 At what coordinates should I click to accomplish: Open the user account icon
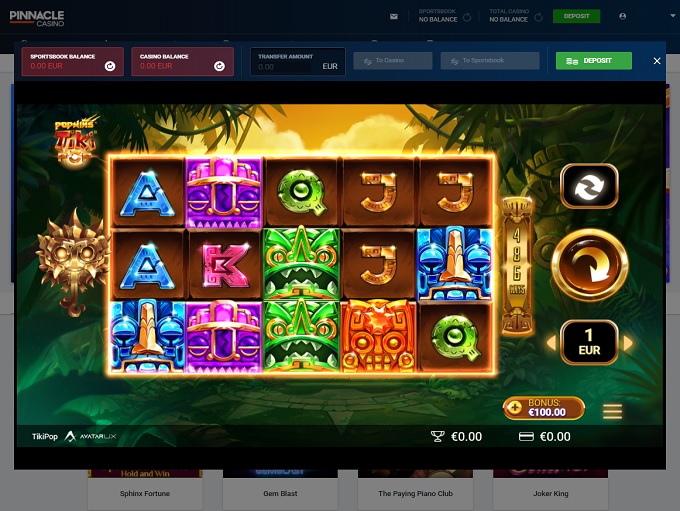coord(623,17)
